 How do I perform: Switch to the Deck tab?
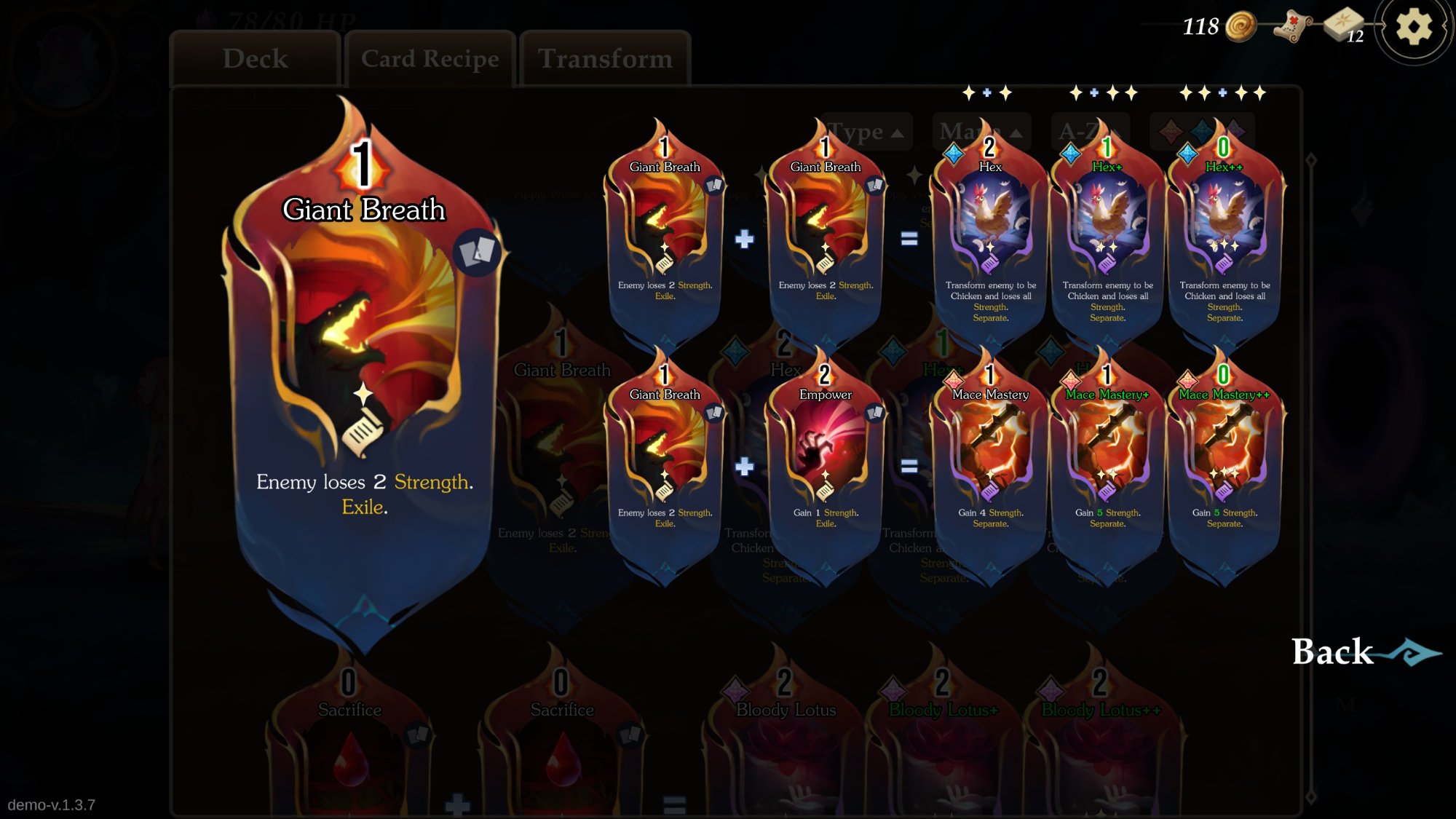click(256, 59)
